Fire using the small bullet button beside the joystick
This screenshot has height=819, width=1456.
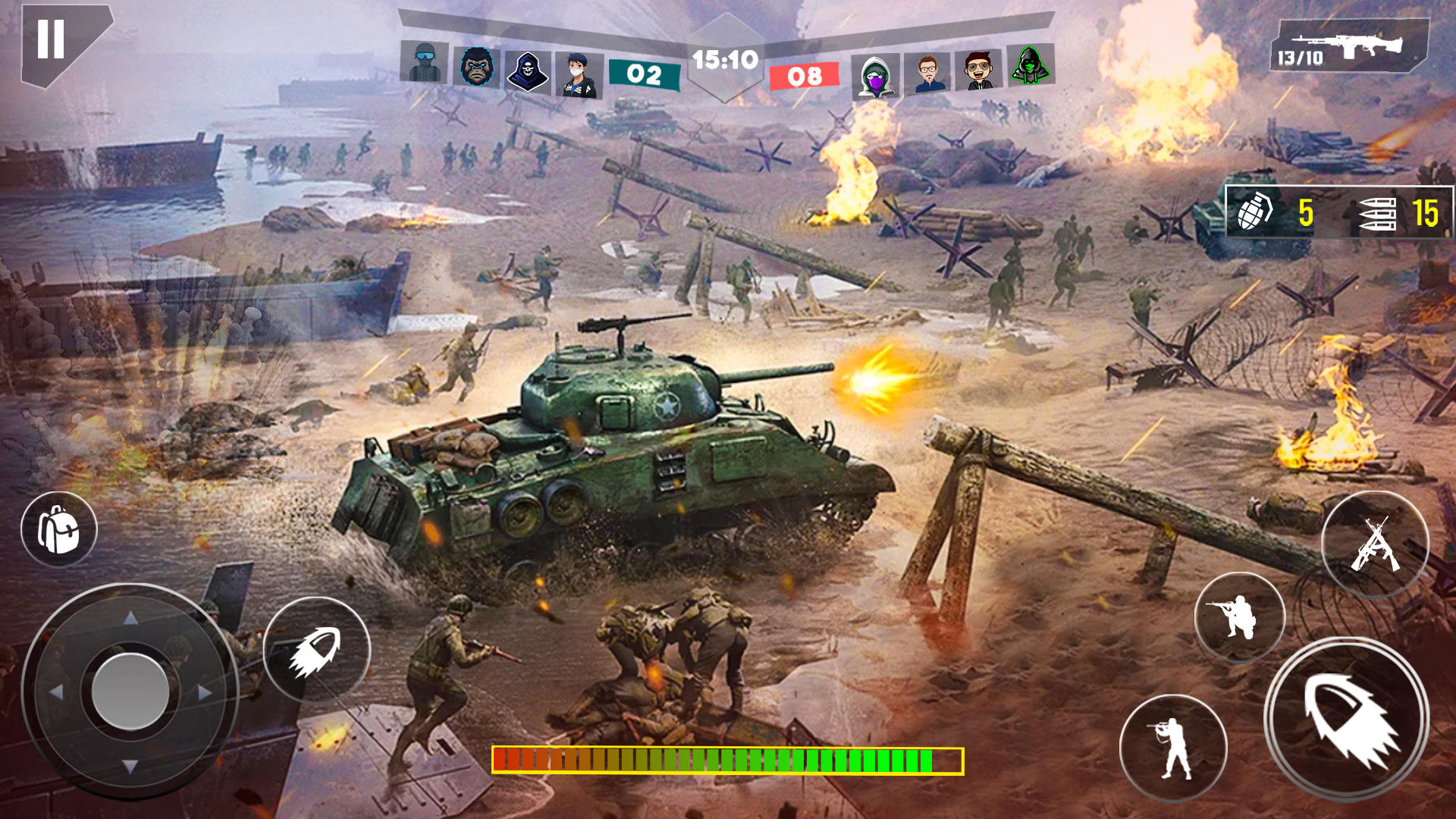click(x=316, y=651)
